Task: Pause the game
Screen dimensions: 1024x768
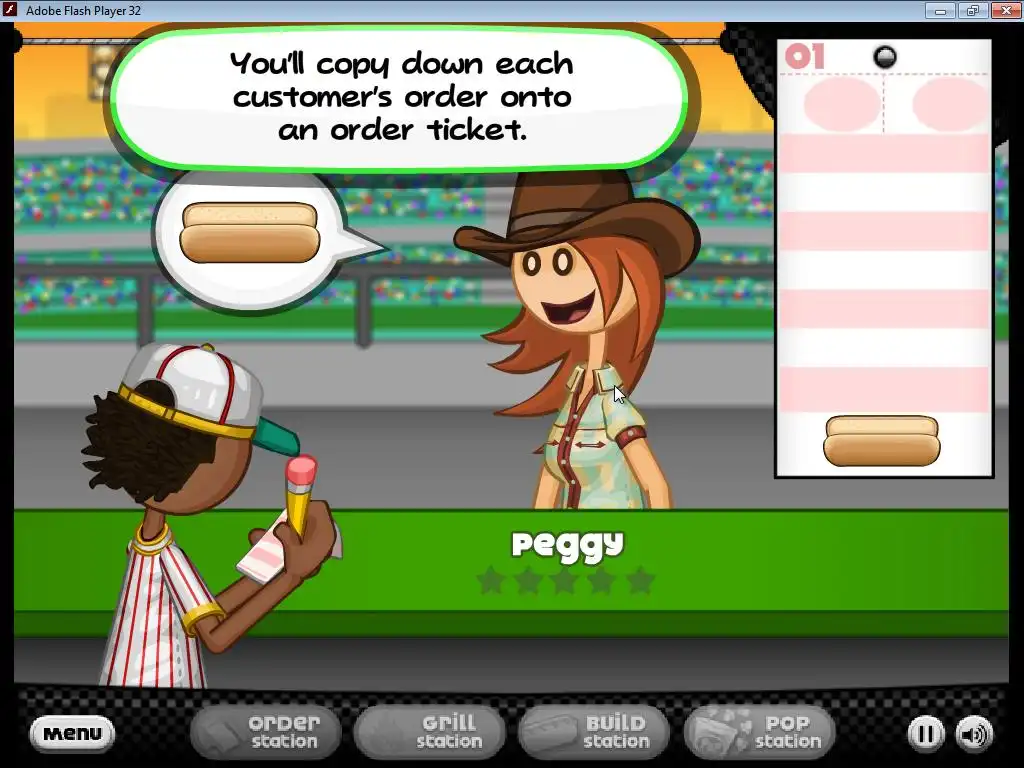Action: click(926, 734)
